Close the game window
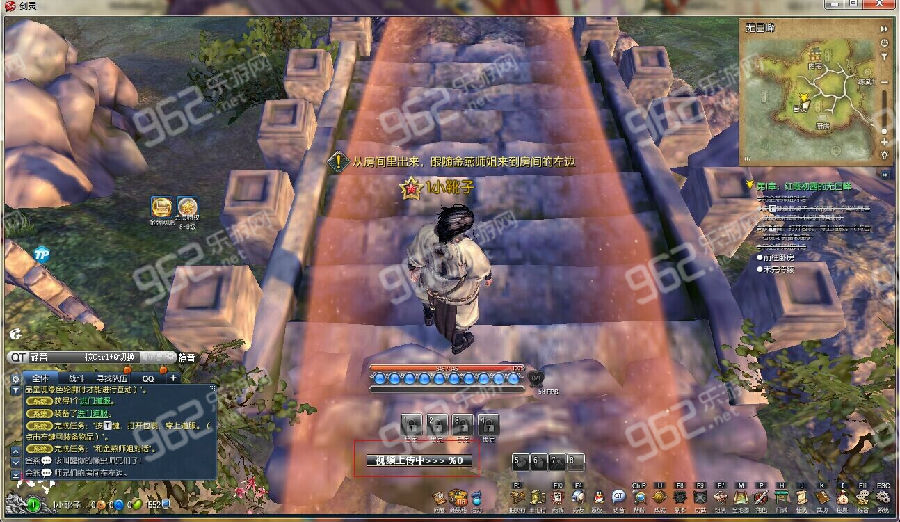Viewport: 900px width, 522px height. 888,7
